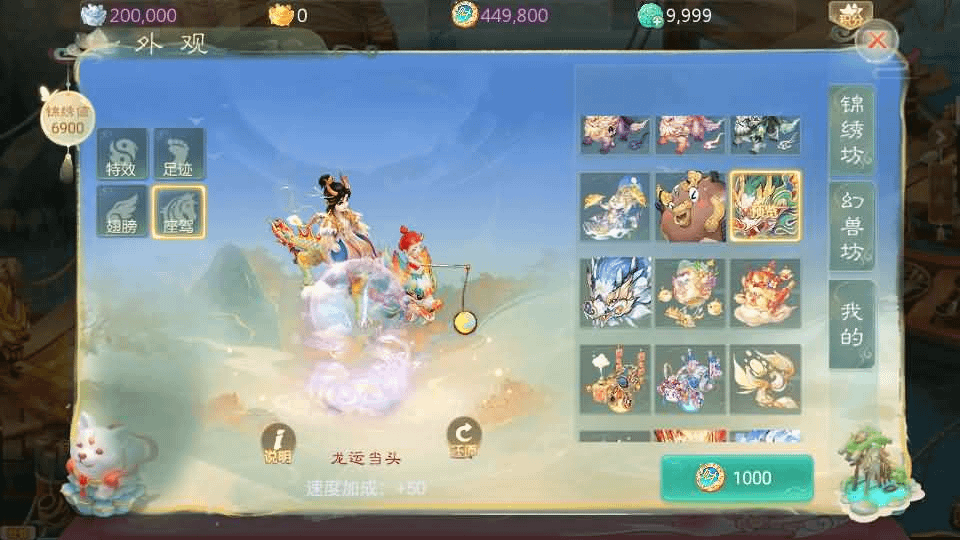The height and width of the screenshot is (540, 960).
Task: Choose the 足迹 footprints category
Action: [x=179, y=155]
